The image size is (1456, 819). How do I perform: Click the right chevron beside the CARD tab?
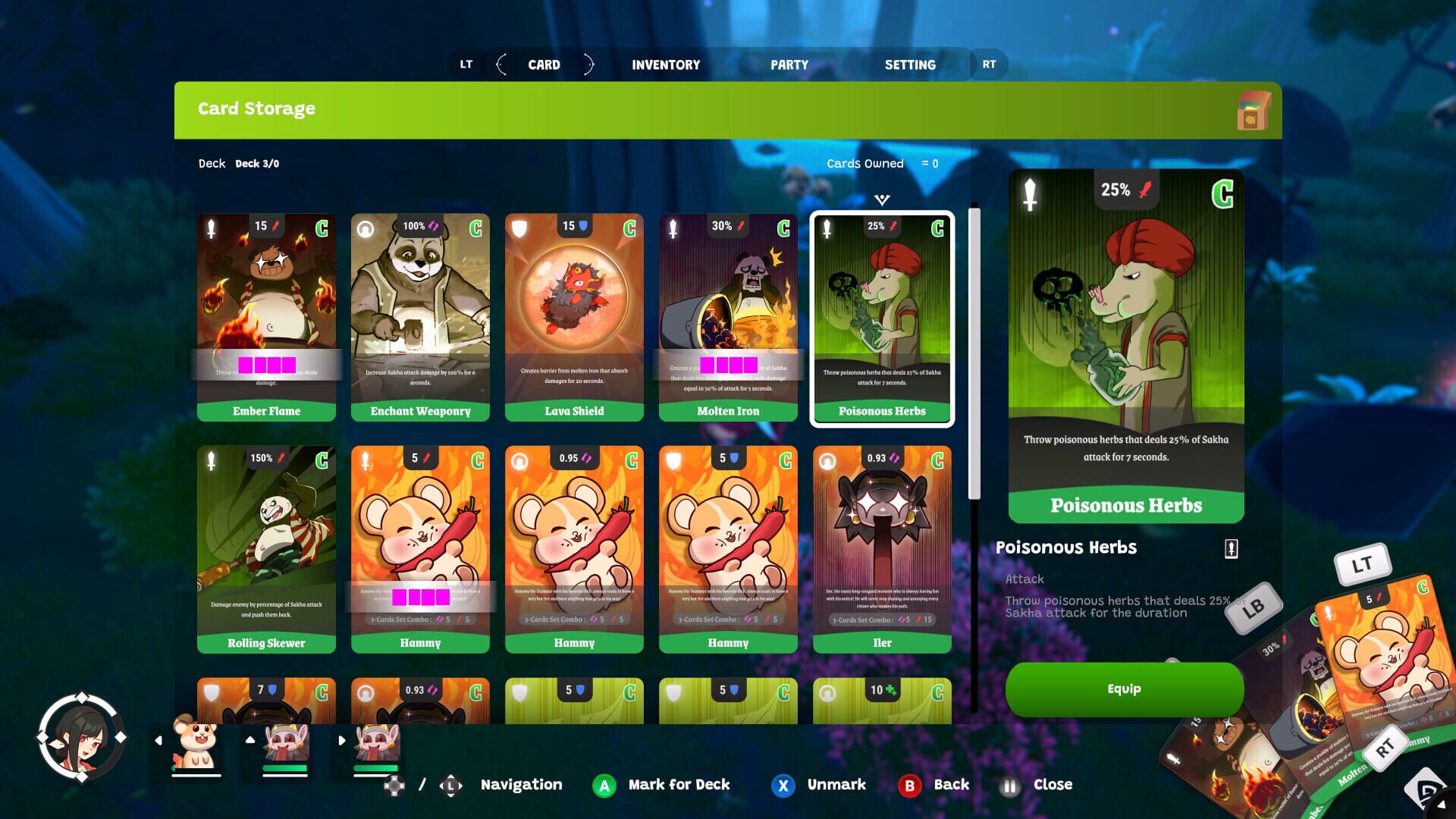point(588,64)
